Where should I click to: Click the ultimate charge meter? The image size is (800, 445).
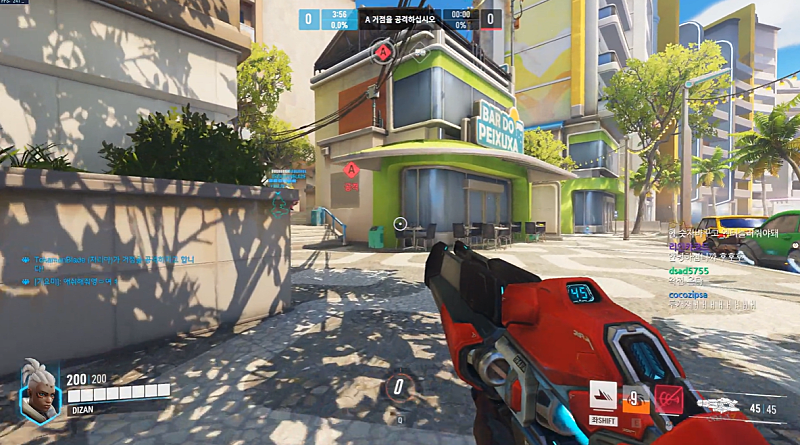coord(399,387)
